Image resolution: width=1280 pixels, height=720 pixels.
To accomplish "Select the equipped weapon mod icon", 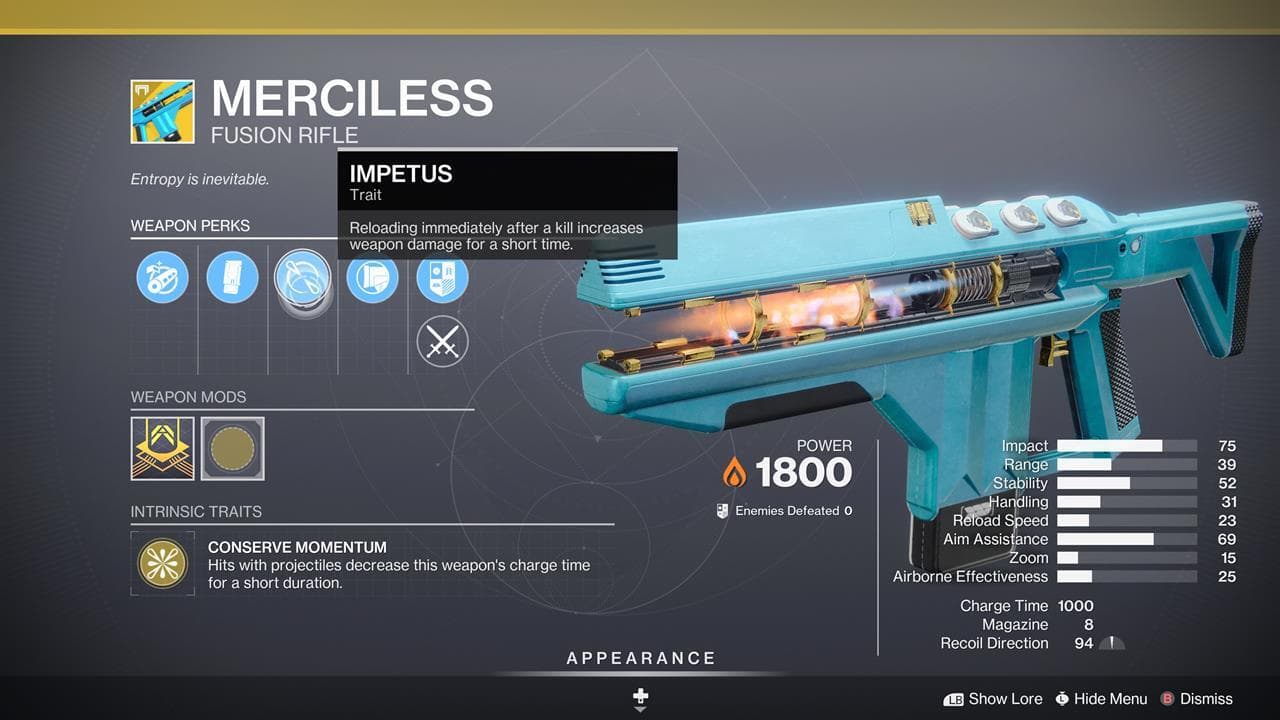I will (162, 448).
